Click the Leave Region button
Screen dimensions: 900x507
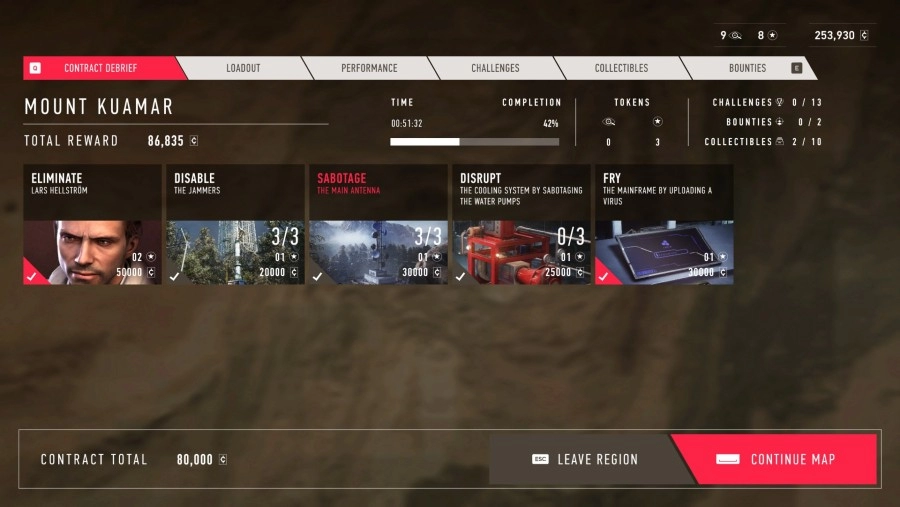click(x=583, y=459)
